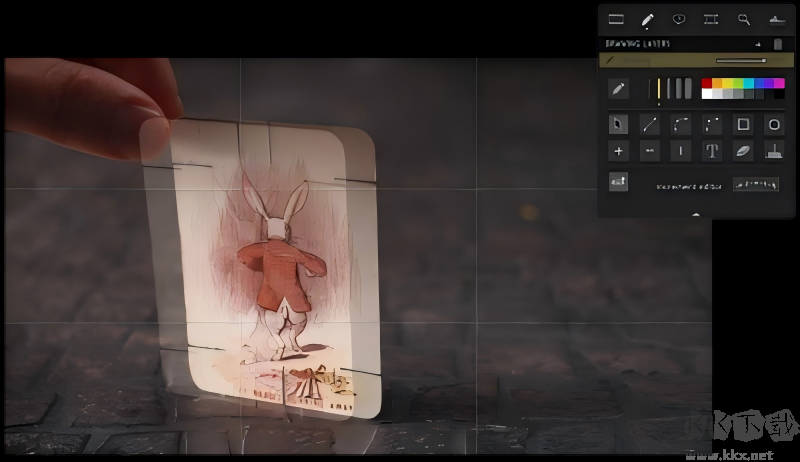Choose the circle shape tool
Screen dimensions: 800x462
[774, 125]
